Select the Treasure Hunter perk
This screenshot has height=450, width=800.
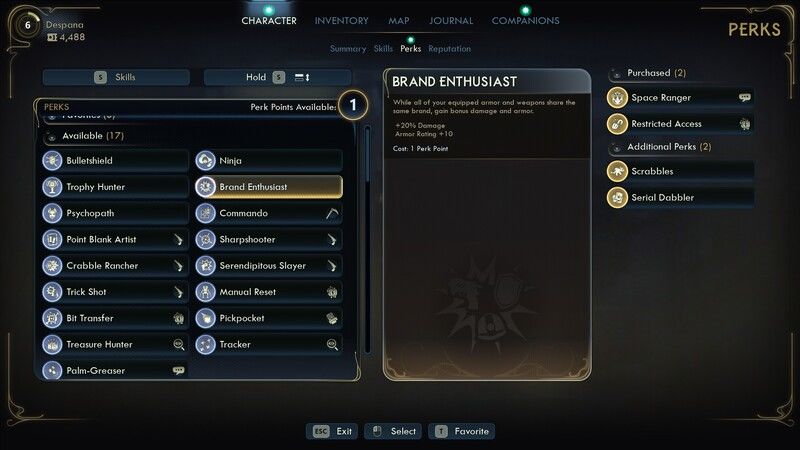coord(115,344)
